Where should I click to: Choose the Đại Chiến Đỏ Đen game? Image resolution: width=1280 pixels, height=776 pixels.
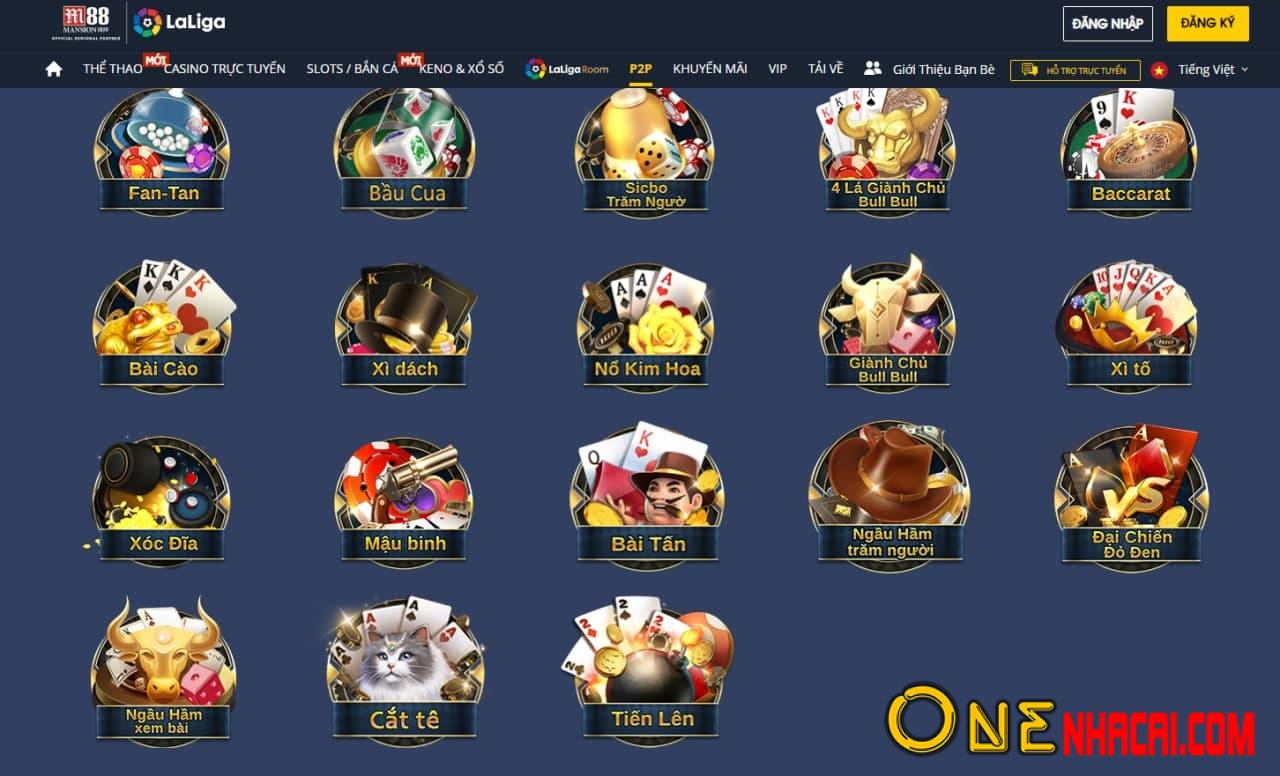pyautogui.click(x=1131, y=500)
